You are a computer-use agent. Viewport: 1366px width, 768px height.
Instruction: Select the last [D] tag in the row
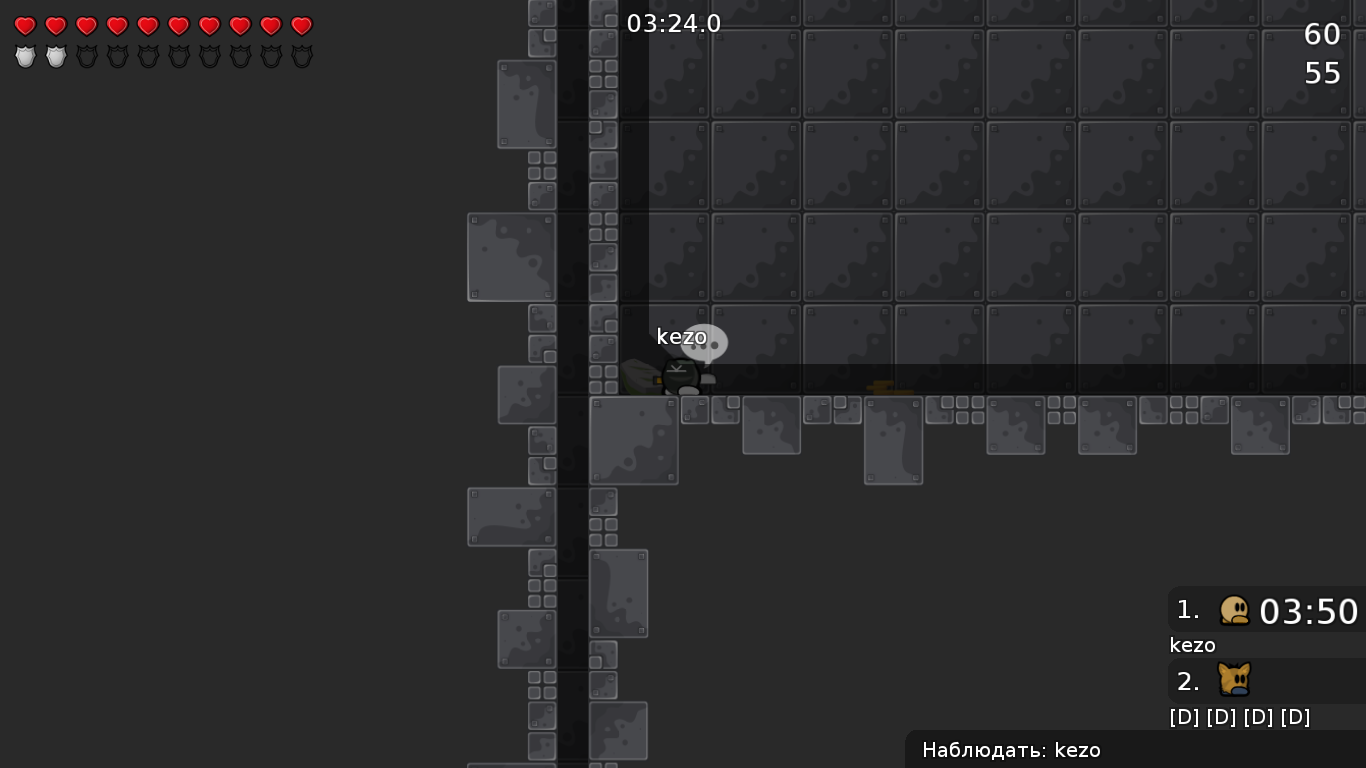[x=1297, y=716]
